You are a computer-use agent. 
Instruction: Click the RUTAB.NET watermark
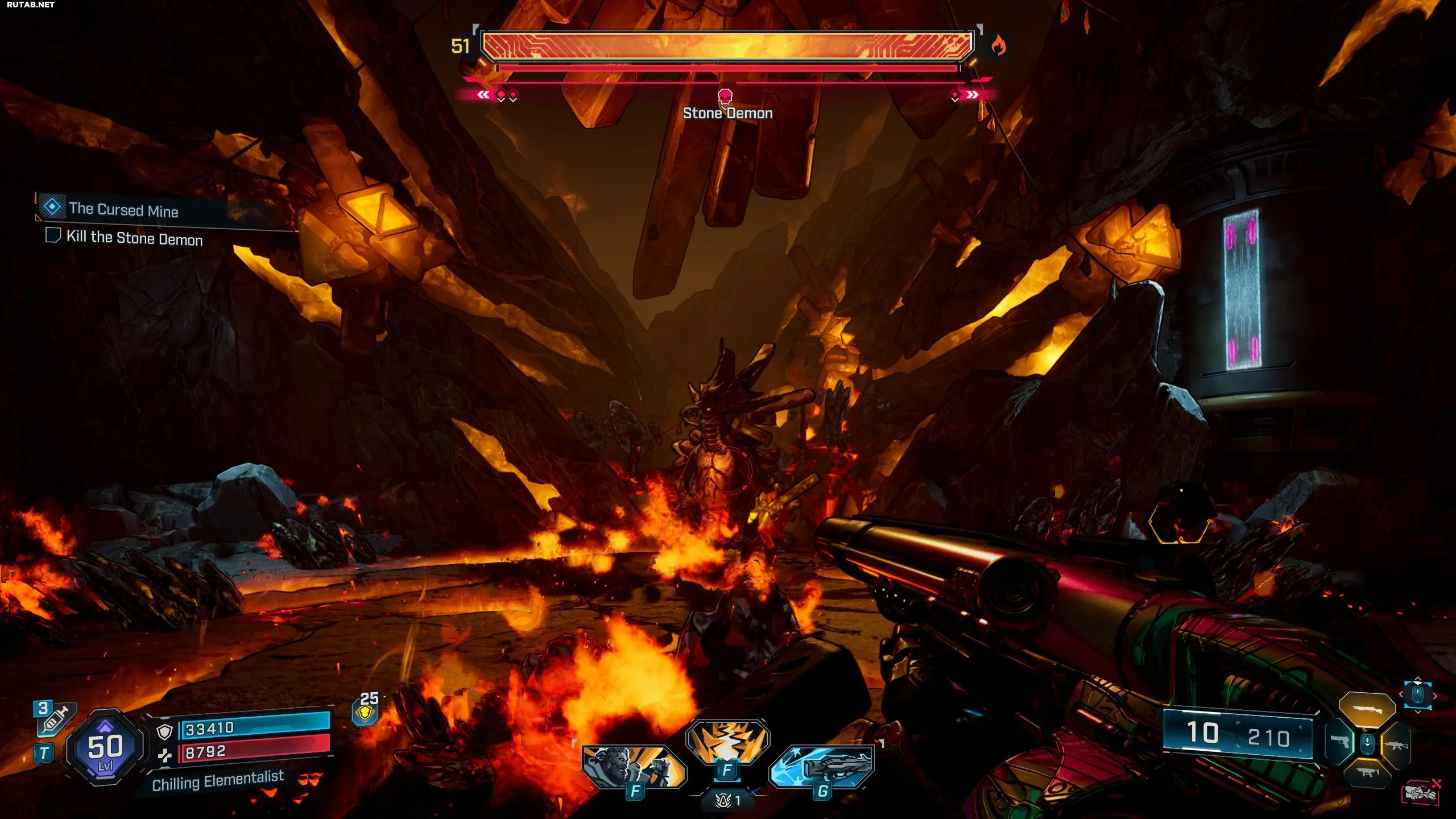click(x=31, y=5)
